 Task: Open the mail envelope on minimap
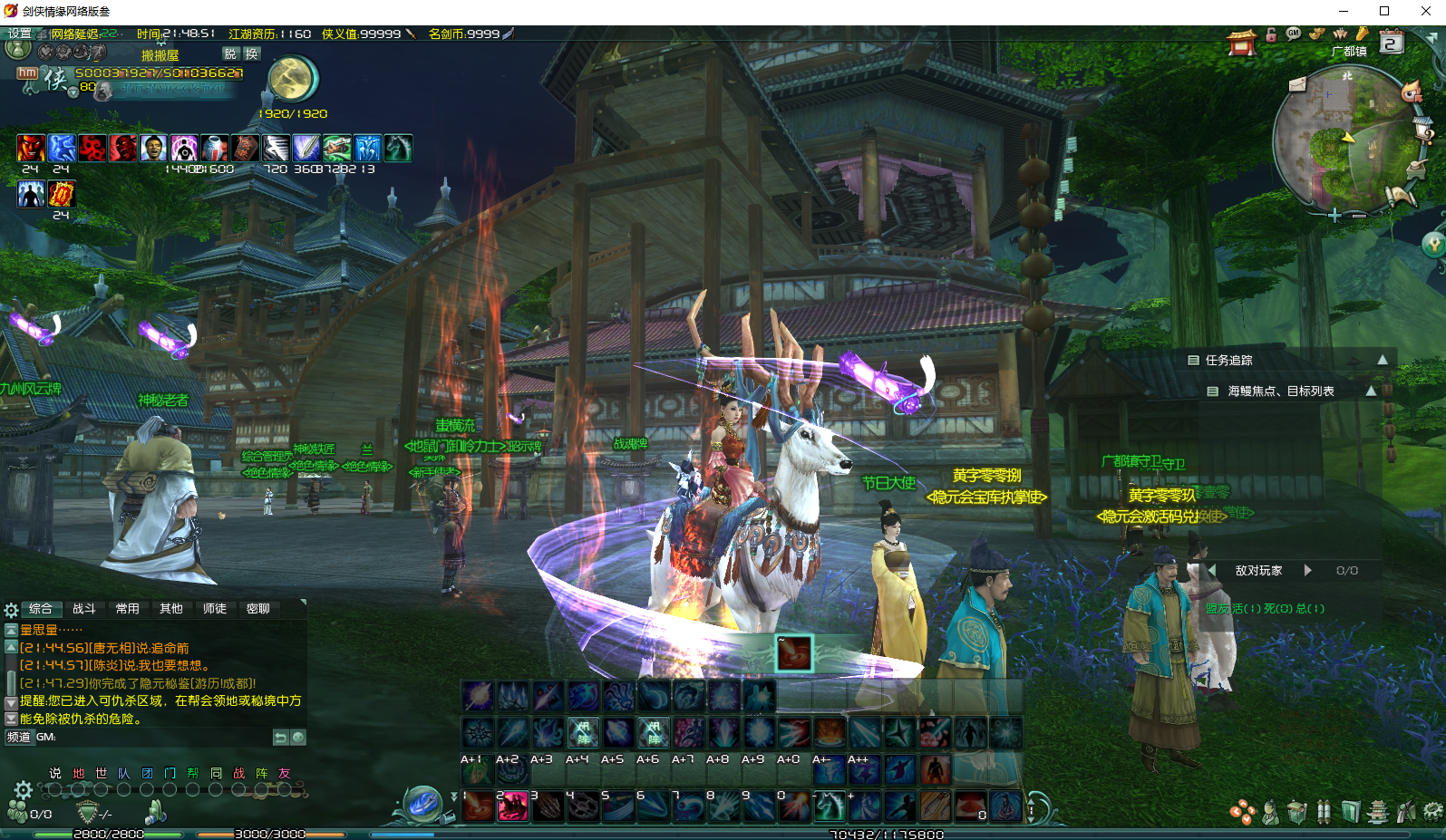click(1297, 84)
